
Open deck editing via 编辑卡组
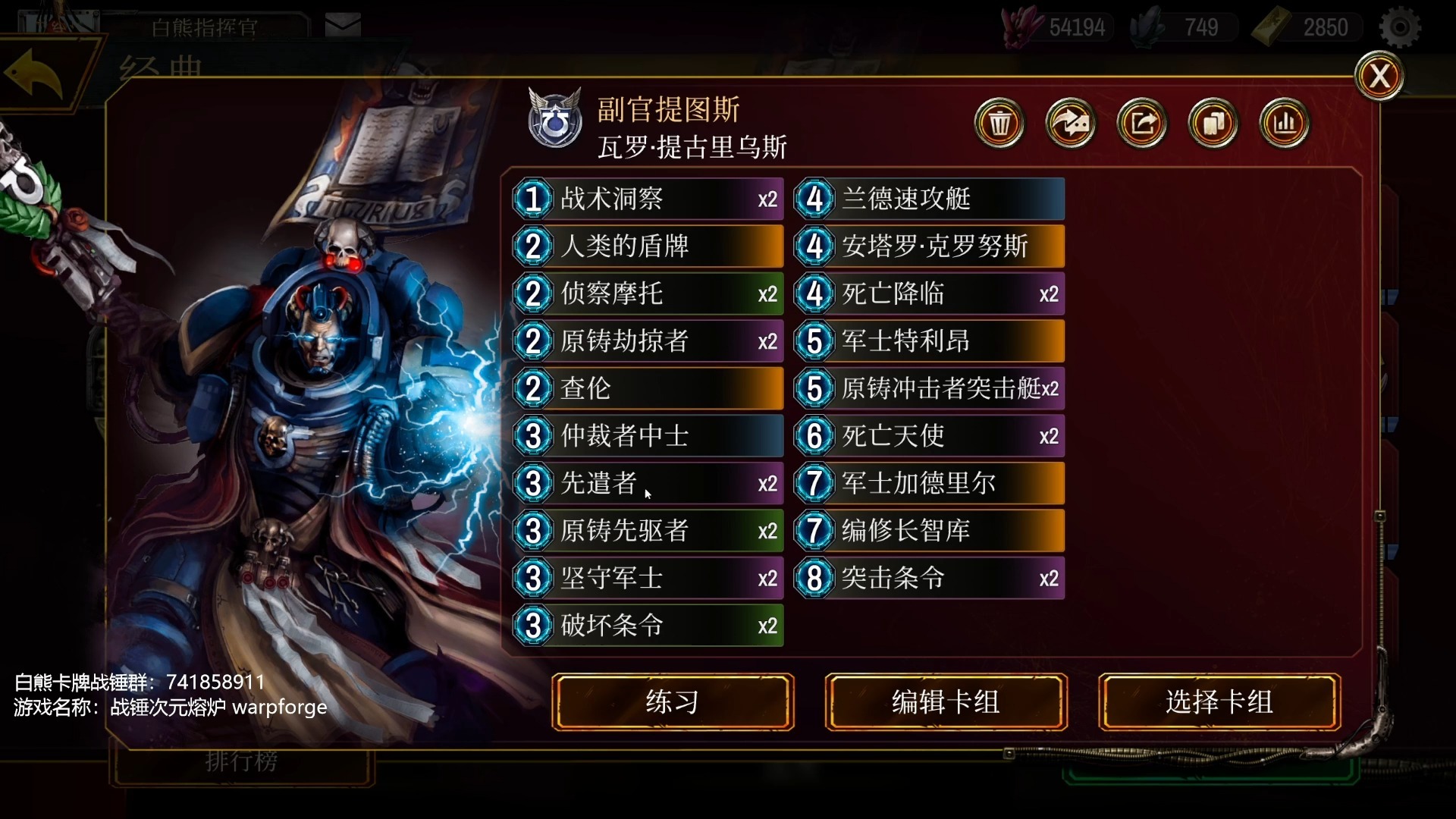(x=946, y=702)
